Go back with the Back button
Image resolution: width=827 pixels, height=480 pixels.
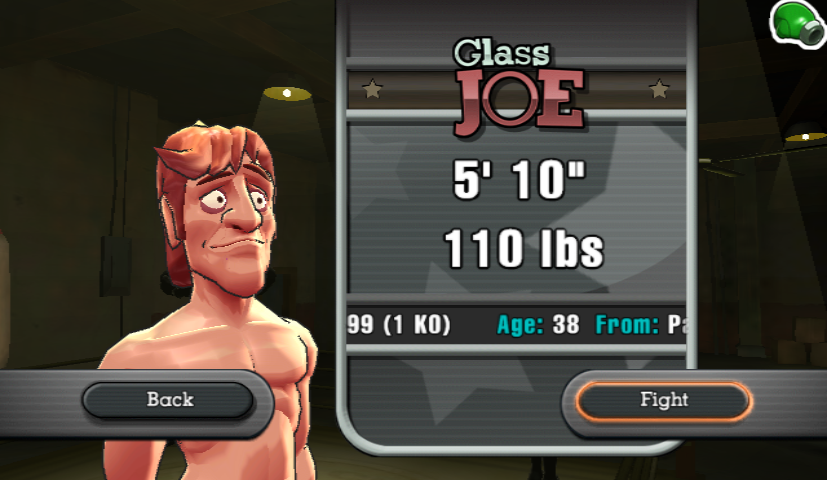click(x=168, y=400)
